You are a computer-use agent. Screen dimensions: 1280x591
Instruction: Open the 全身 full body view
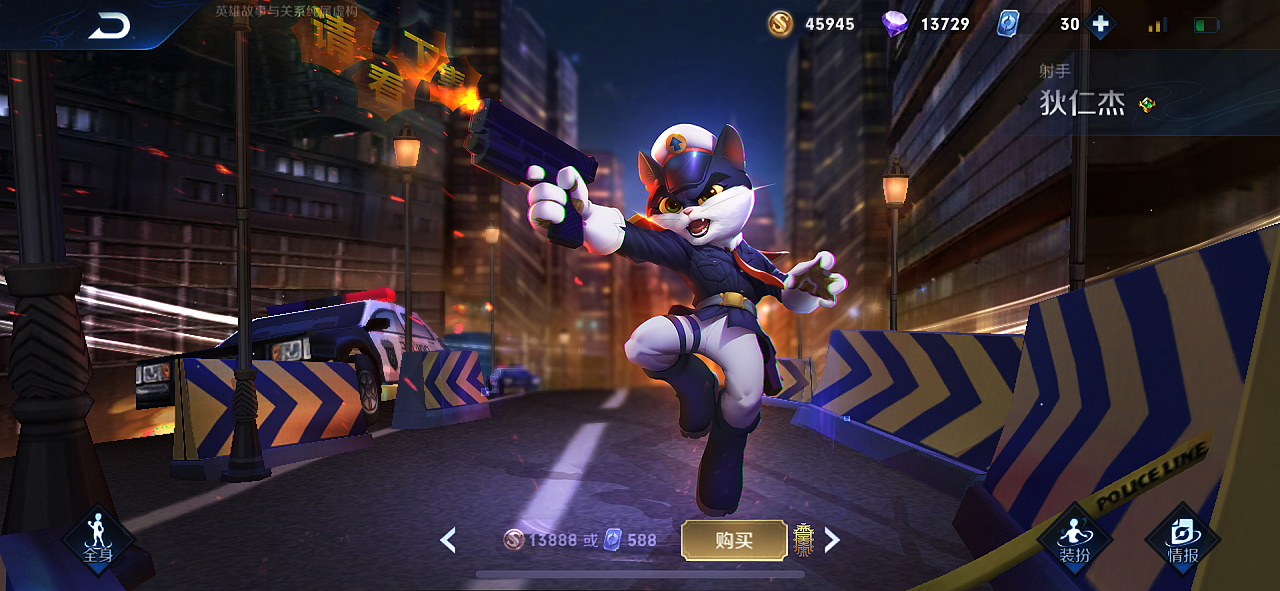click(x=98, y=540)
